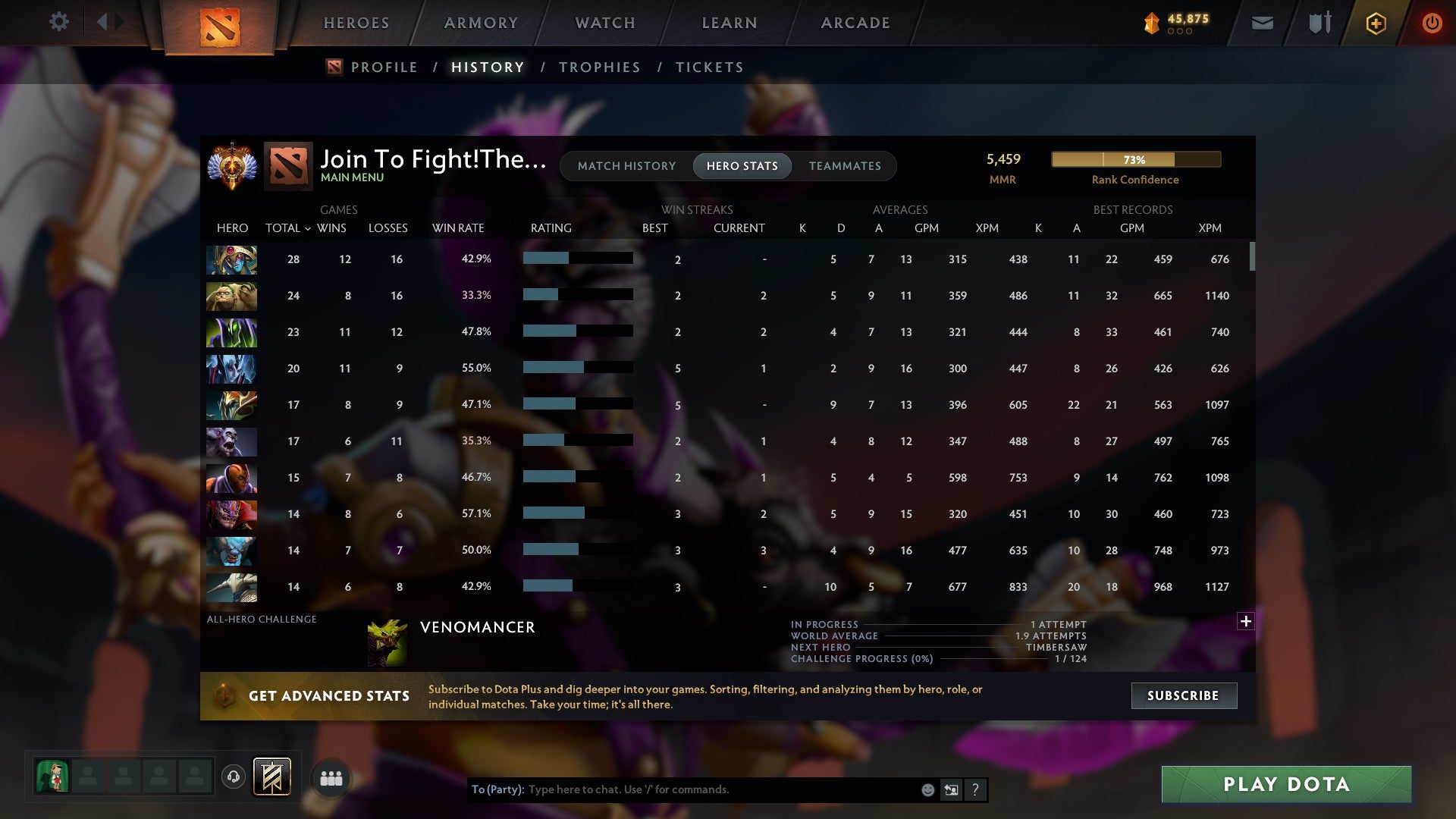Go to the TROPHIES section
Screen dimensions: 1456x819
[599, 67]
